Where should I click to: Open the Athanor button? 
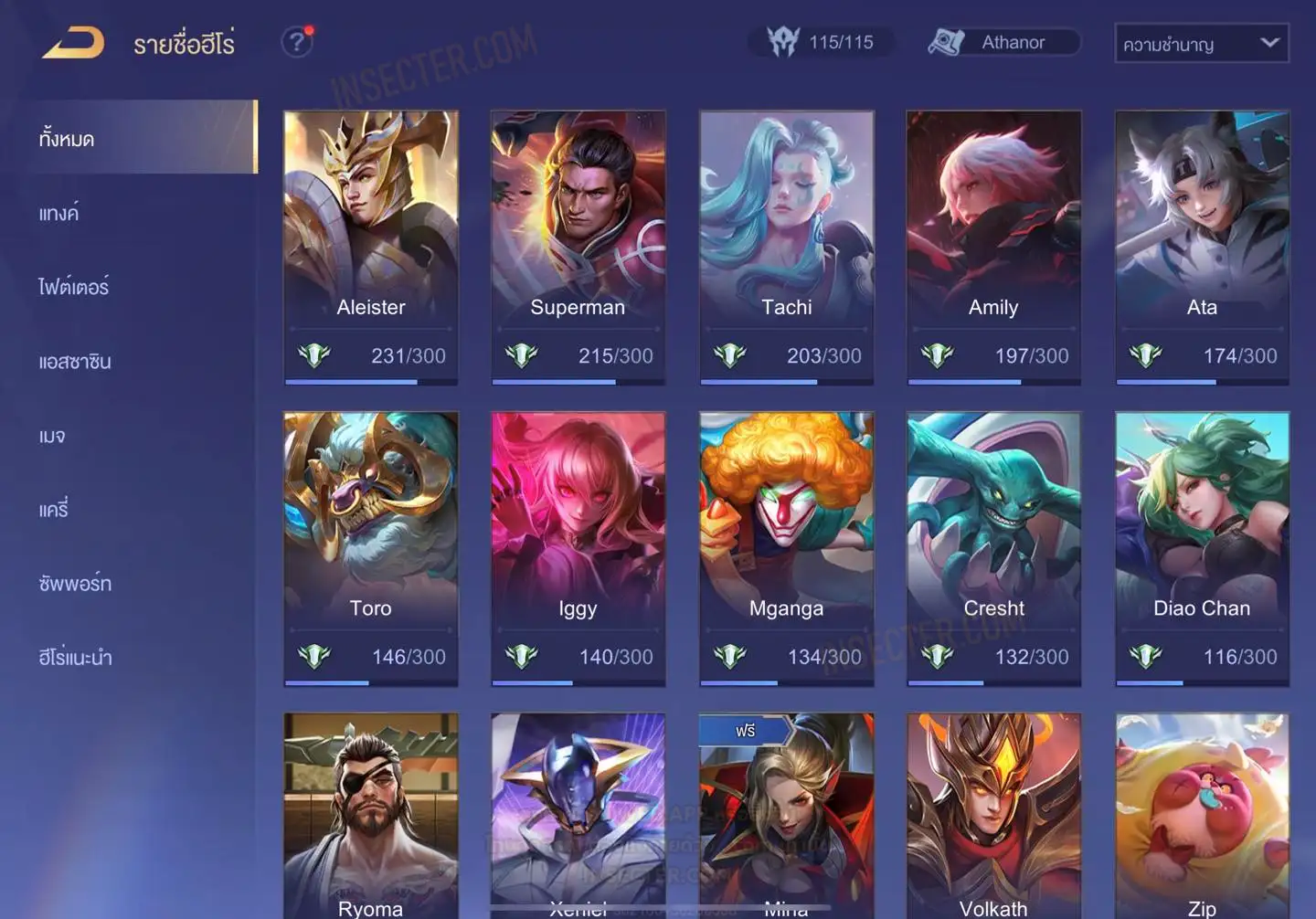1003,43
